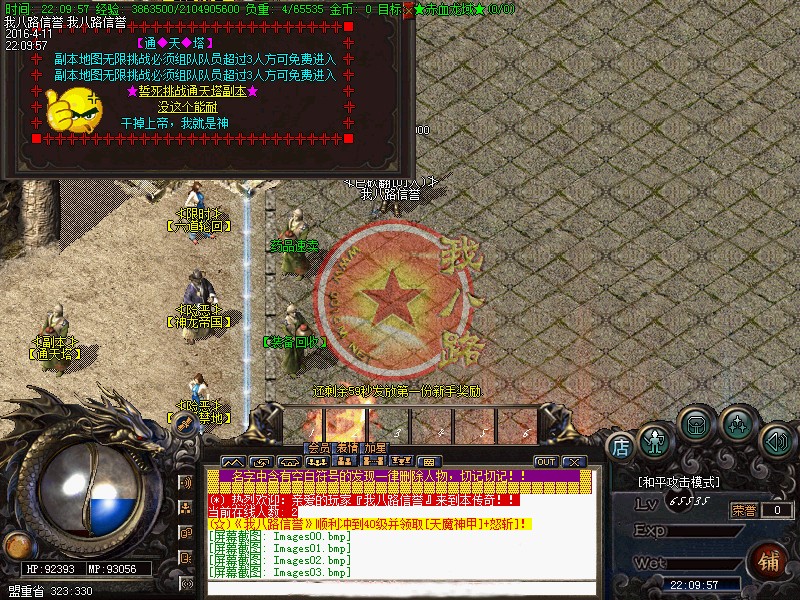Close the chat panel with the X

tap(573, 461)
